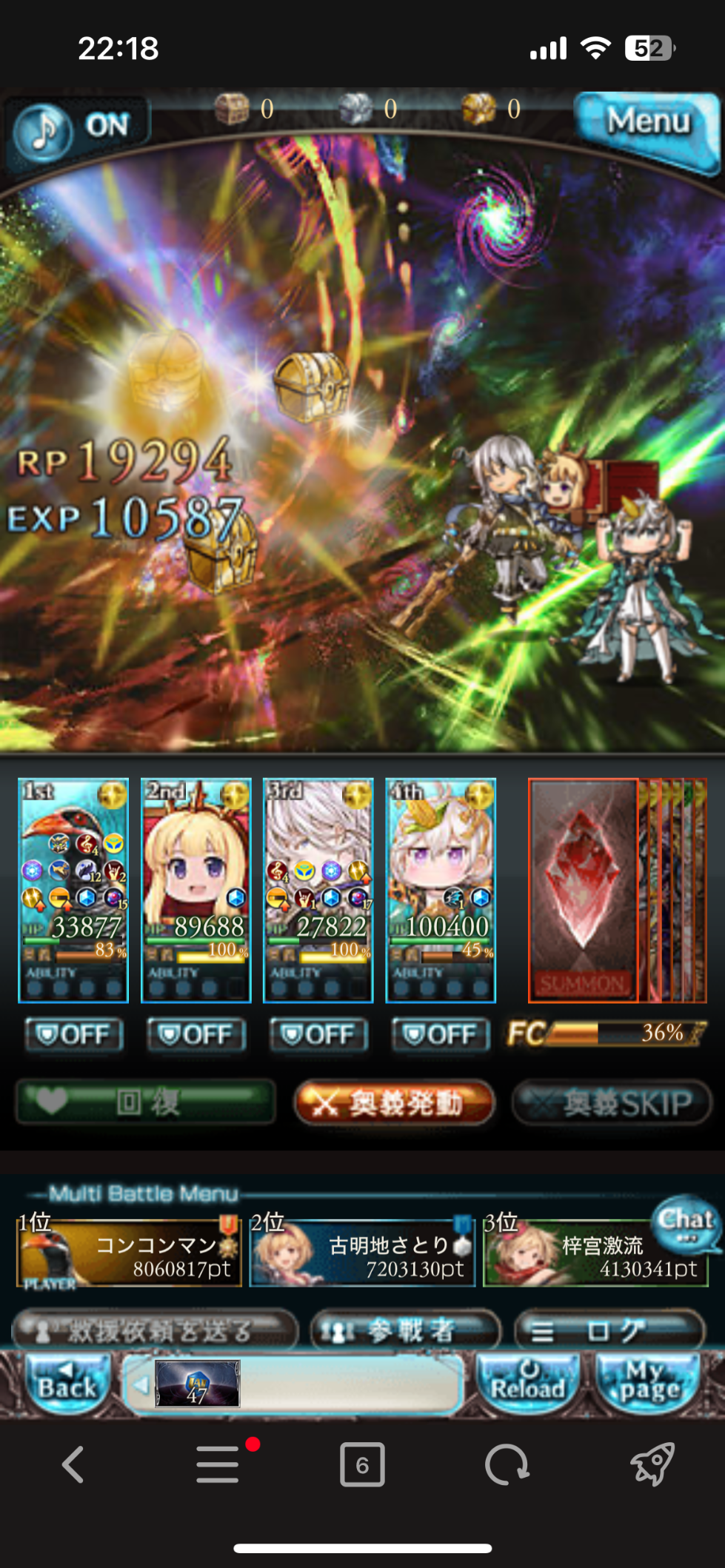Tap the green 回復 heal button
Viewport: 725px width, 1568px height.
pyautogui.click(x=146, y=1103)
